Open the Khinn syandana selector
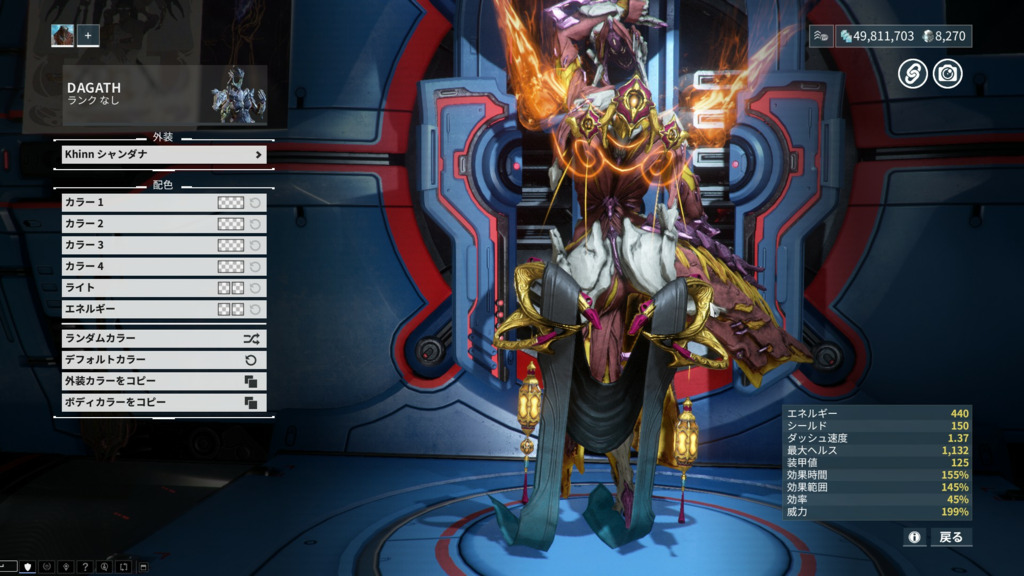 point(164,155)
